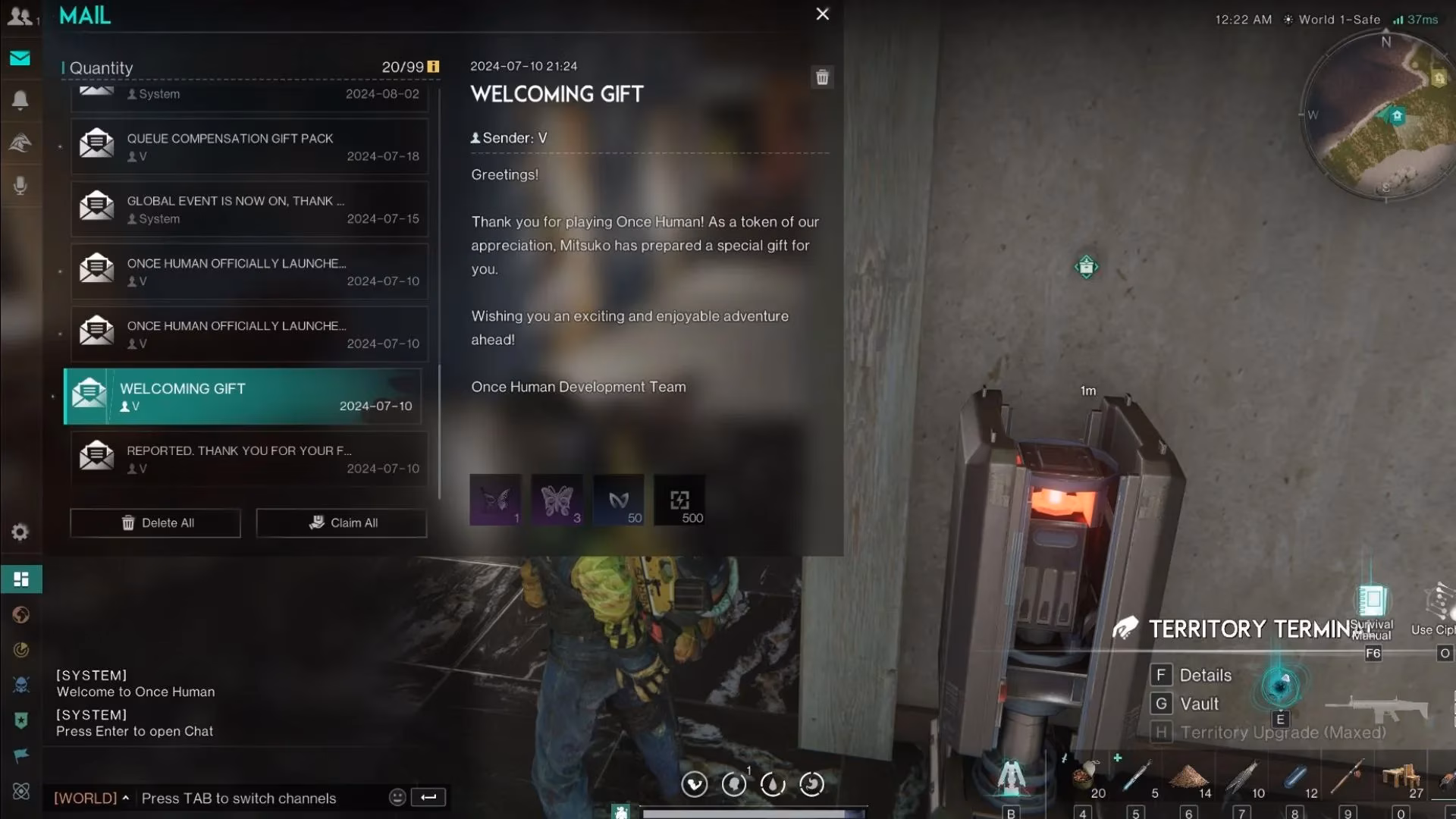Screen dimensions: 1456x819
Task: Open the notifications bell tab
Action: (20, 100)
